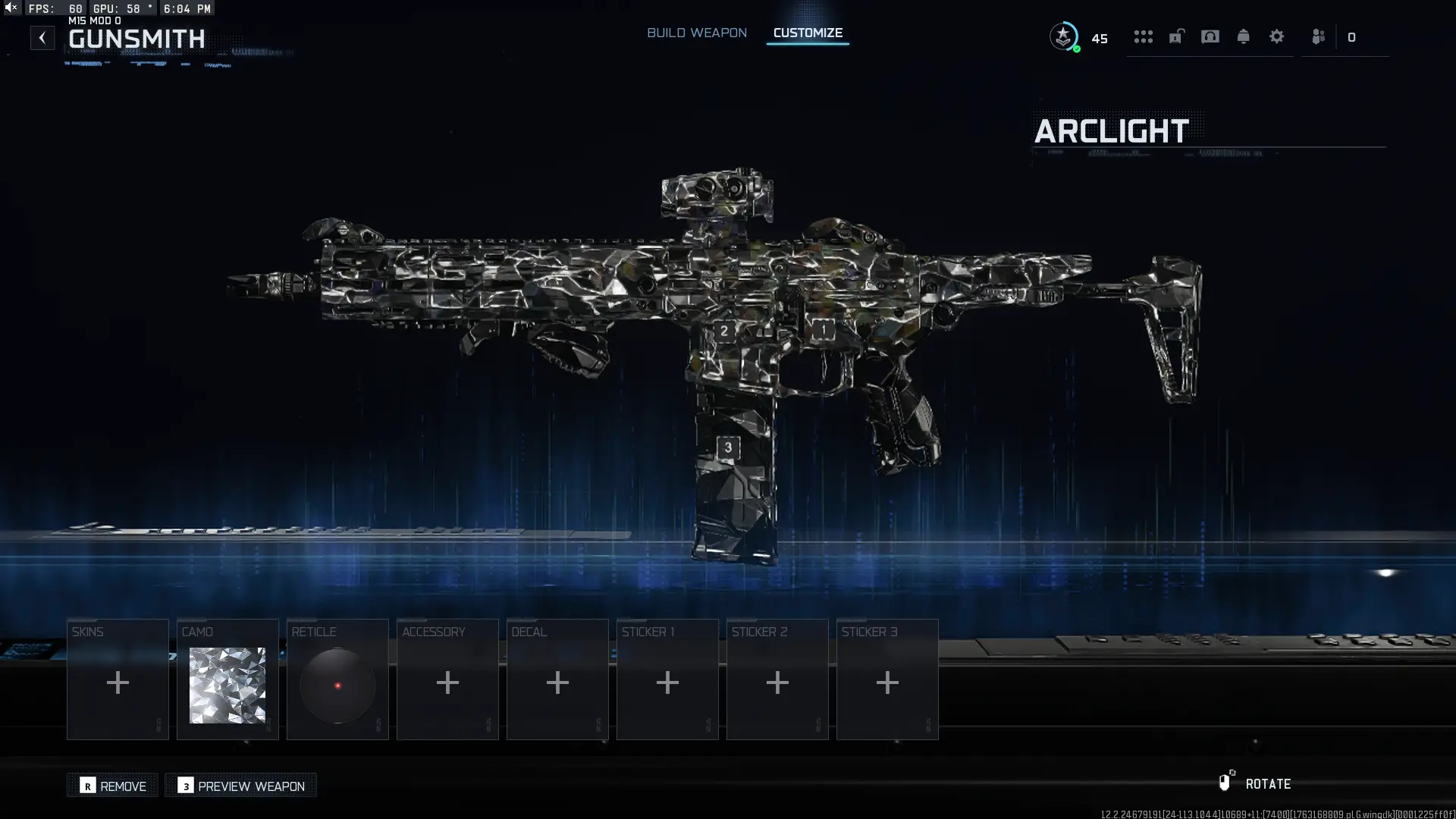Open the Settings gear menu
Screen dimensions: 1456x819
(1277, 36)
